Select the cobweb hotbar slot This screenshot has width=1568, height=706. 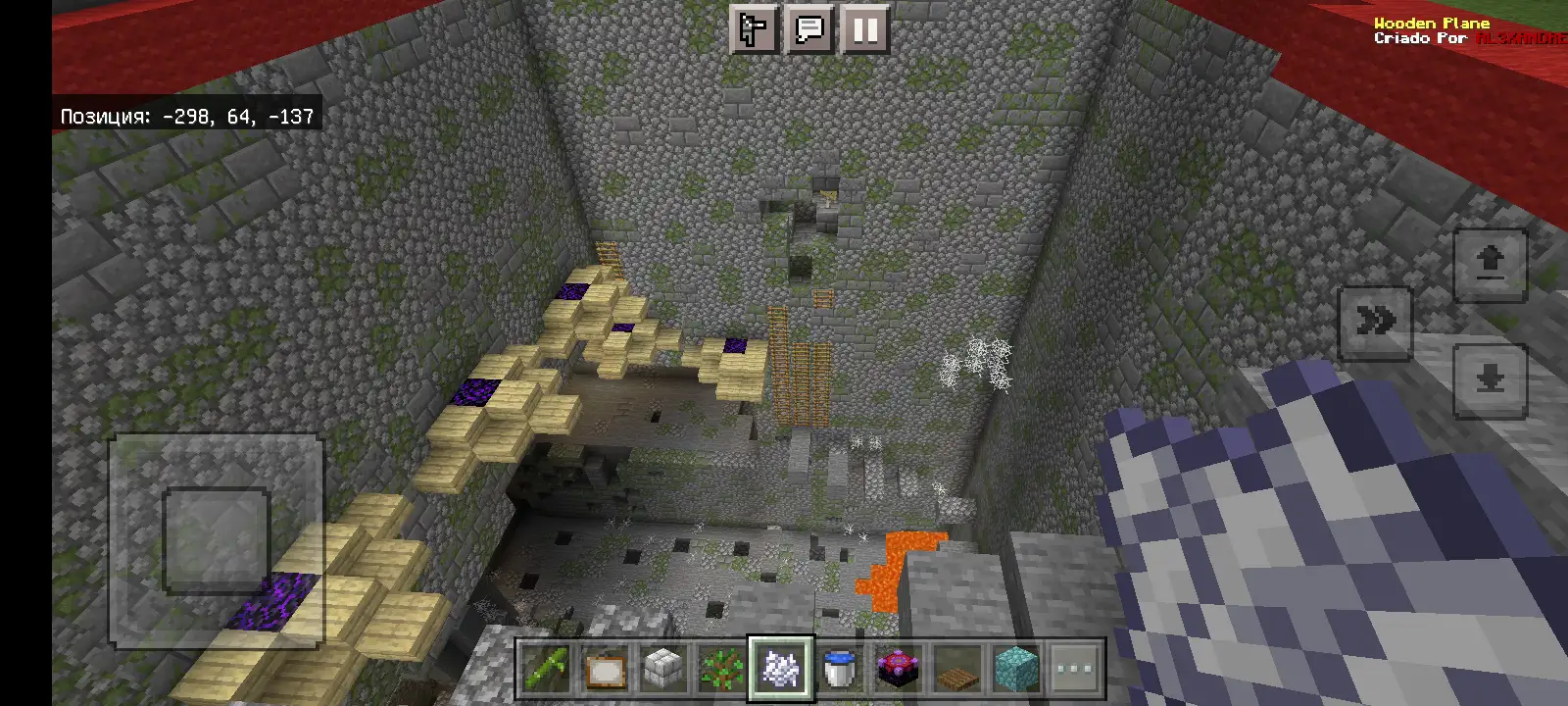pyautogui.click(x=781, y=670)
